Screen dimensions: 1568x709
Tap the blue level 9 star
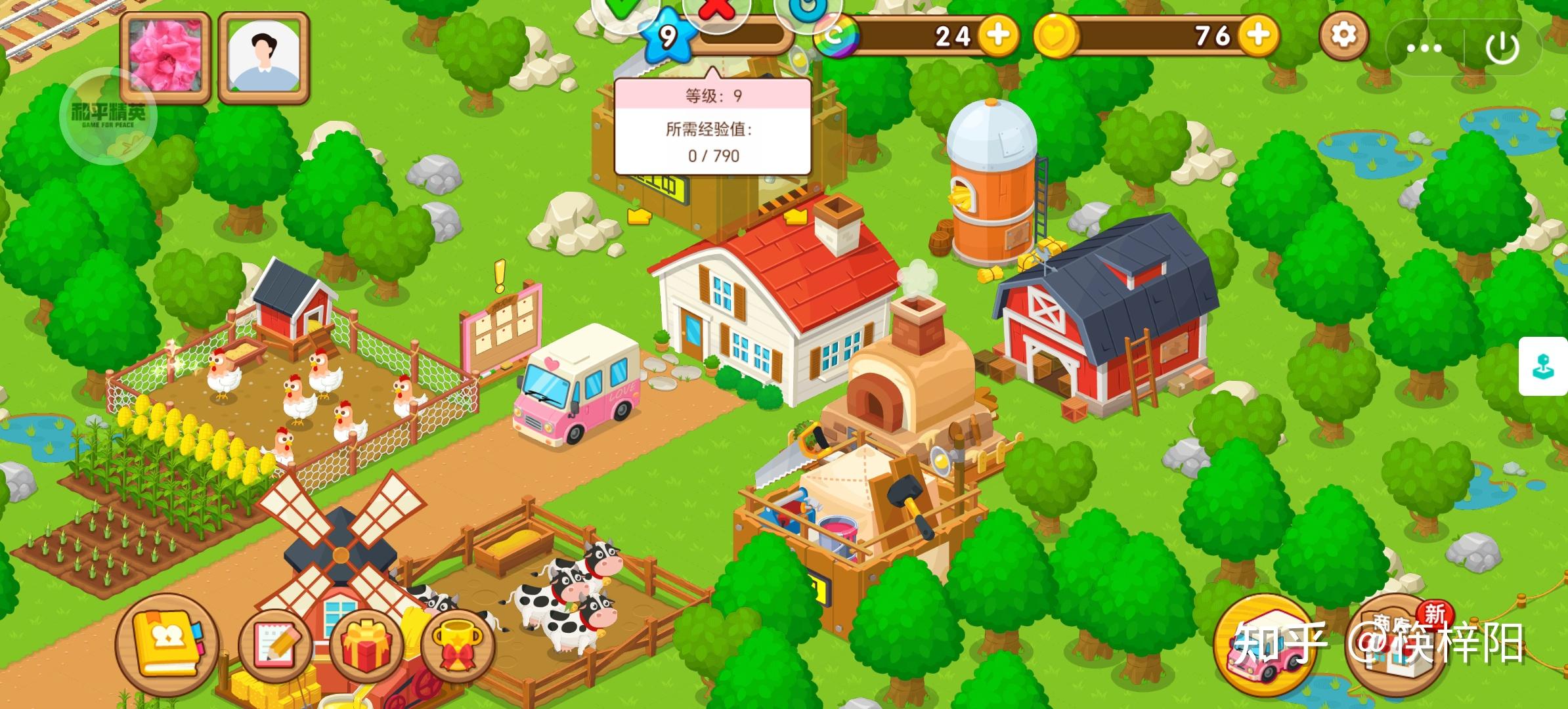tap(667, 37)
